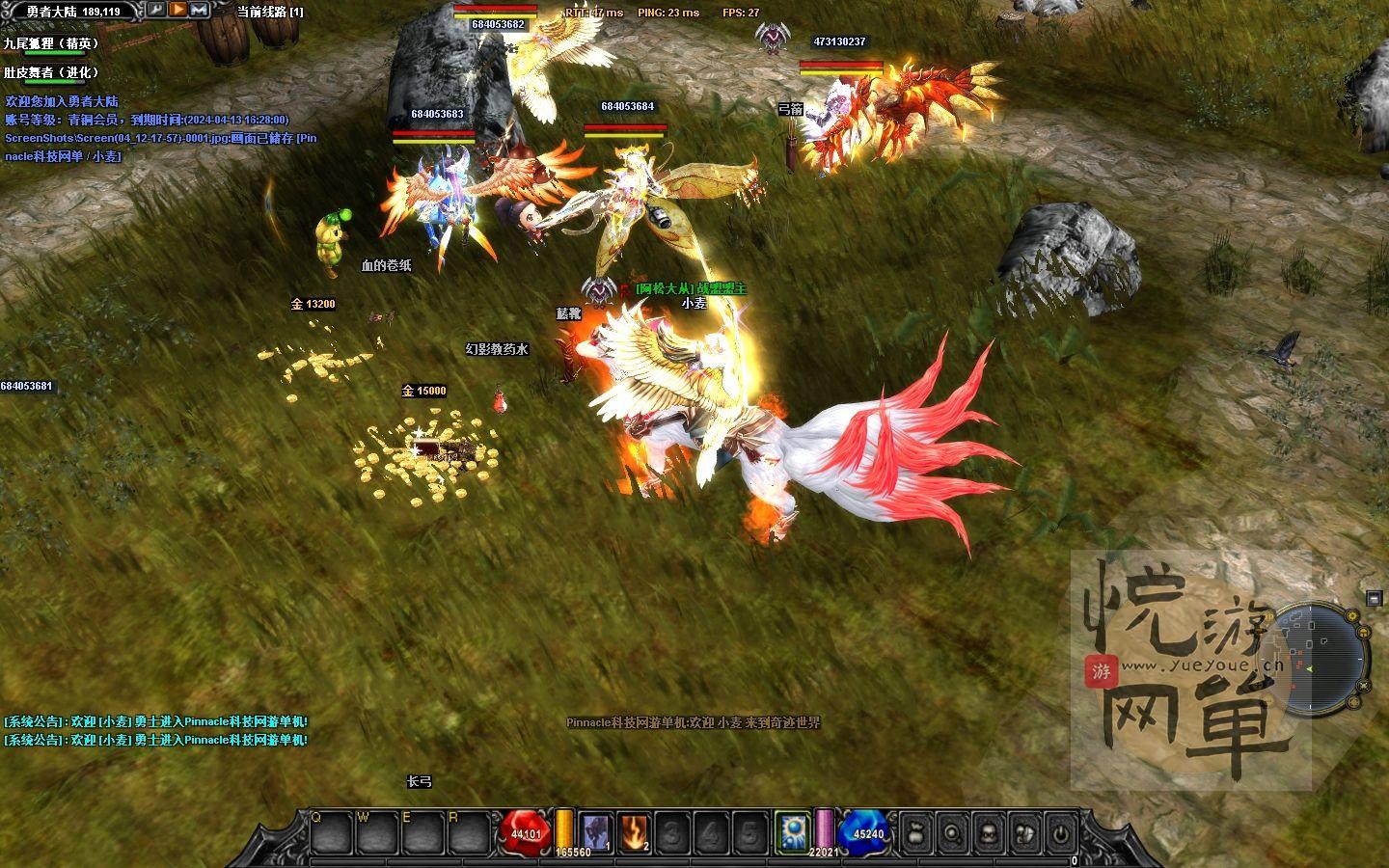1389x868 pixels.
Task: Click the magnifier search icon
Action: coord(952,832)
